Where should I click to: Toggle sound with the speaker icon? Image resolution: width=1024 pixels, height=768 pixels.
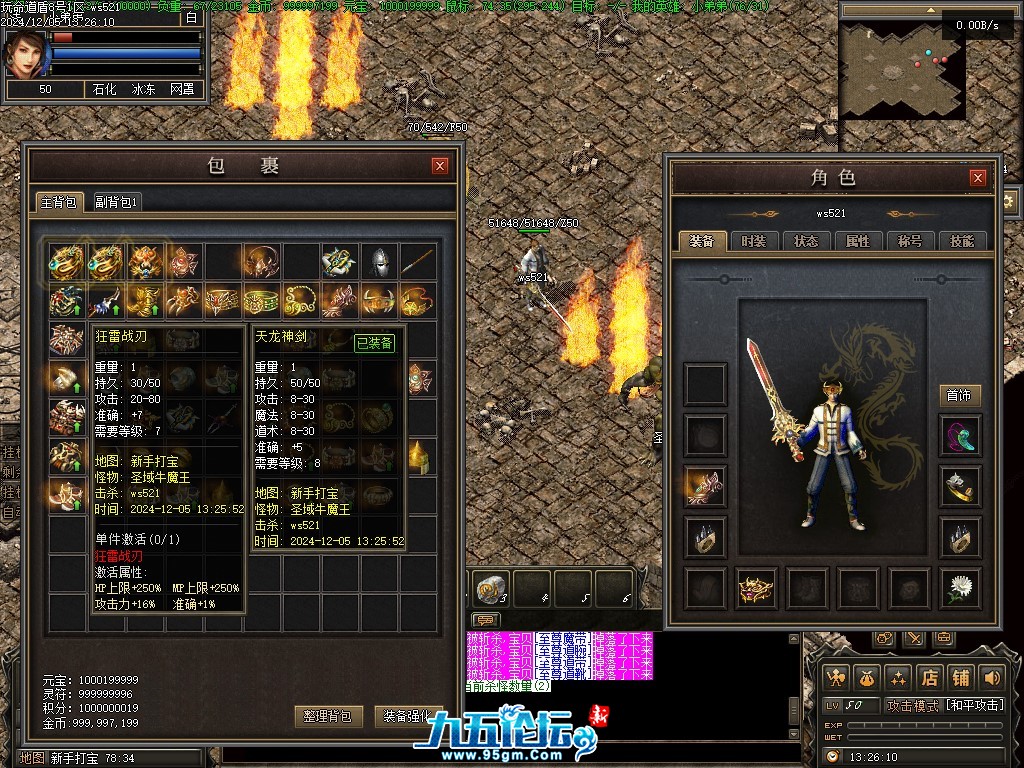[991, 677]
